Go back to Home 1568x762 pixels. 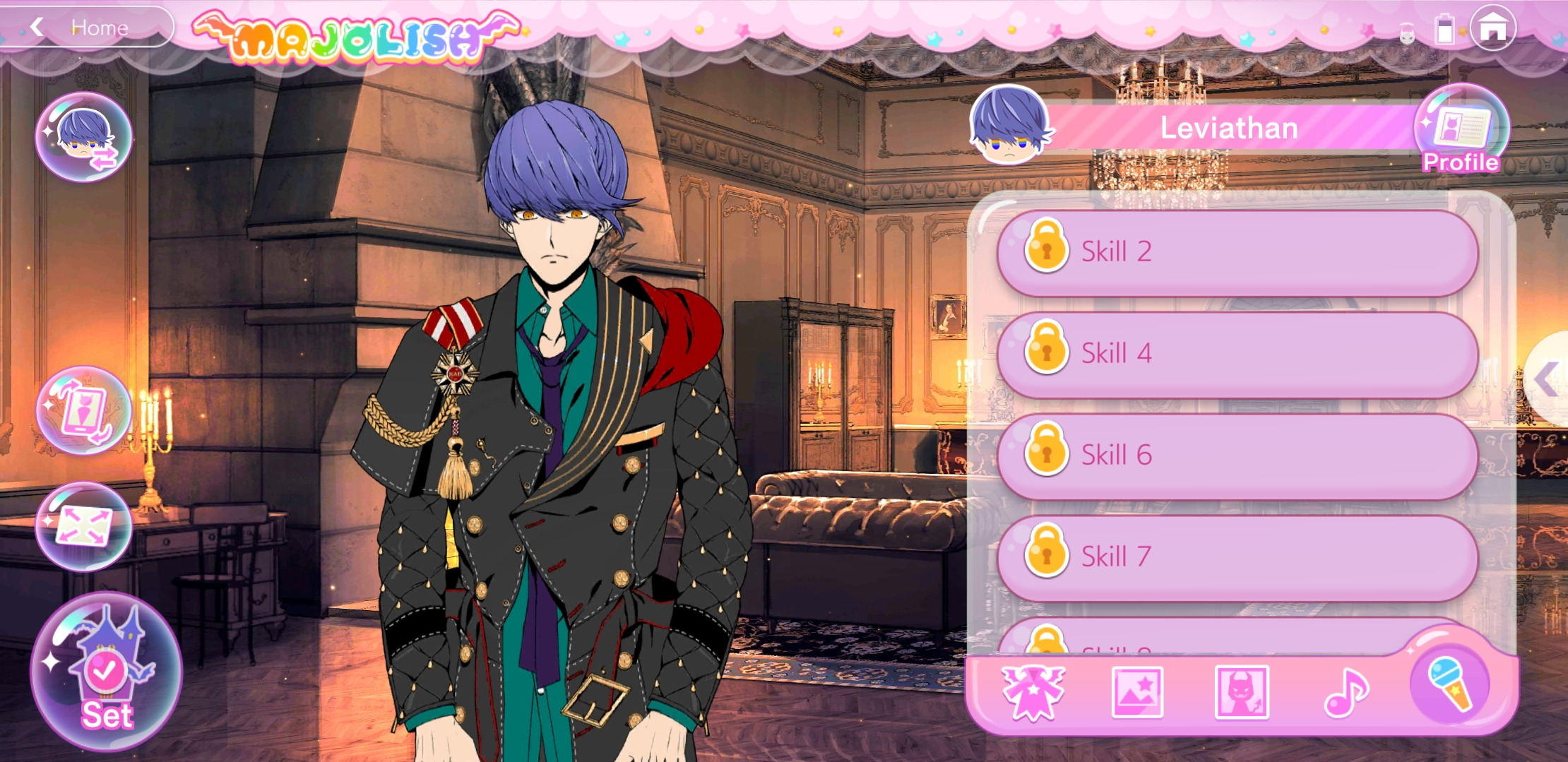click(85, 28)
